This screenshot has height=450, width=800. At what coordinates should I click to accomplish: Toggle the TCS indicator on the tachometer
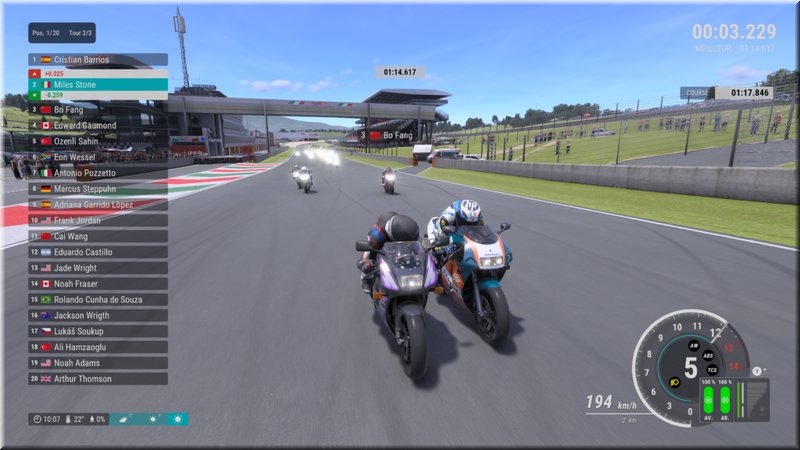(711, 370)
